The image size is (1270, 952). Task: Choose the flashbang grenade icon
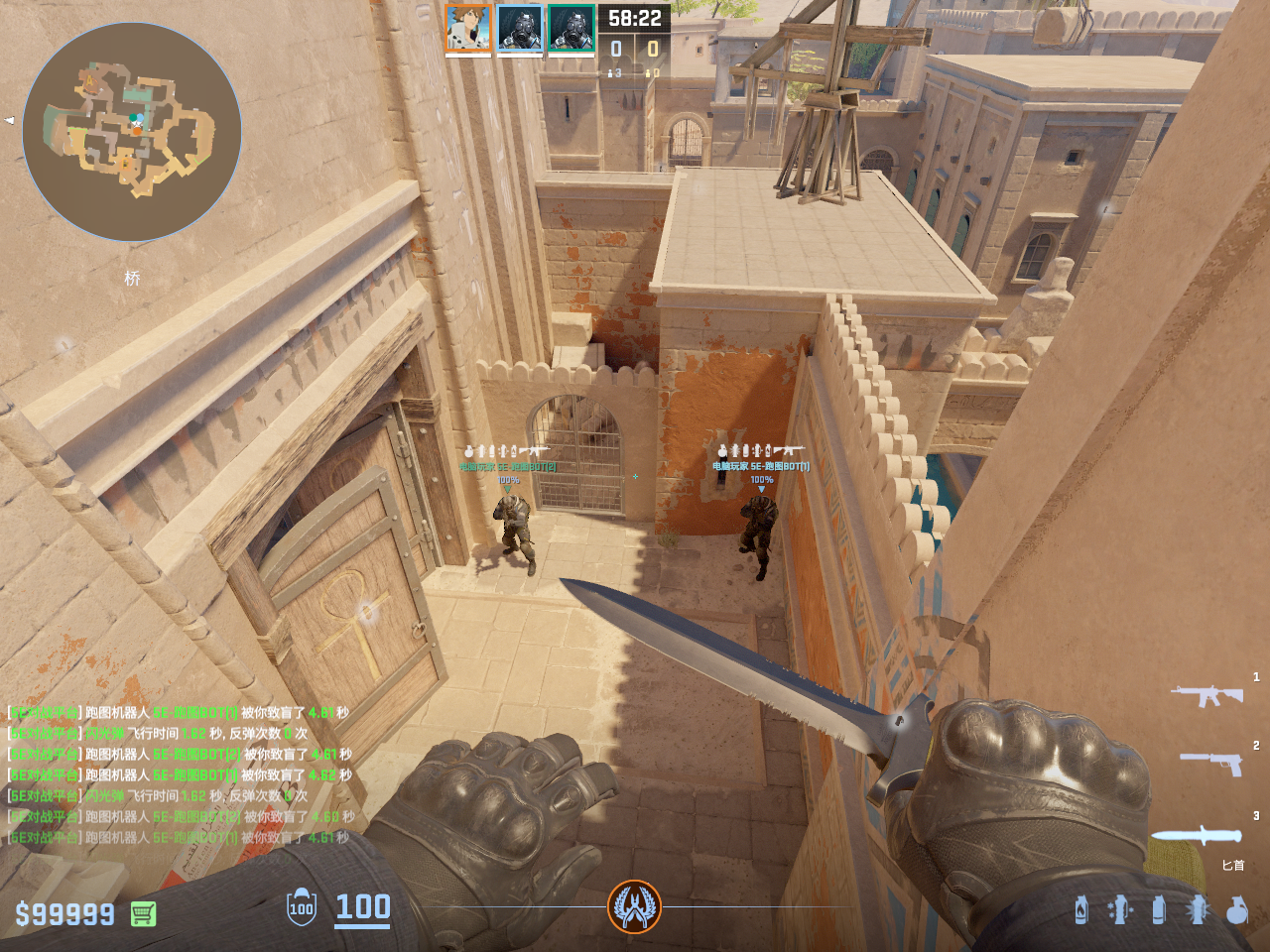click(1198, 909)
